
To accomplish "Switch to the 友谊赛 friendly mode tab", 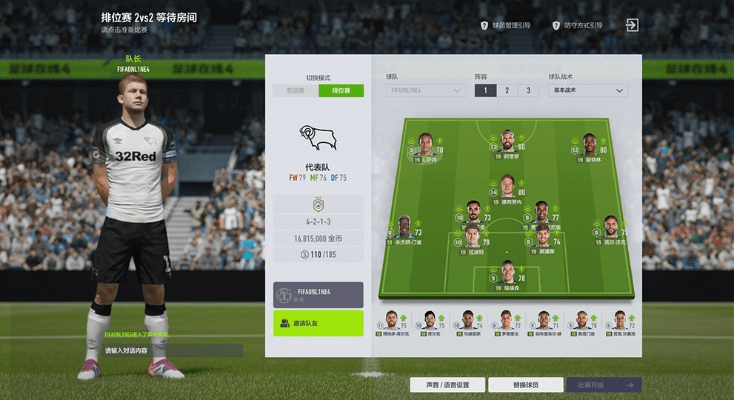I will 296,91.
